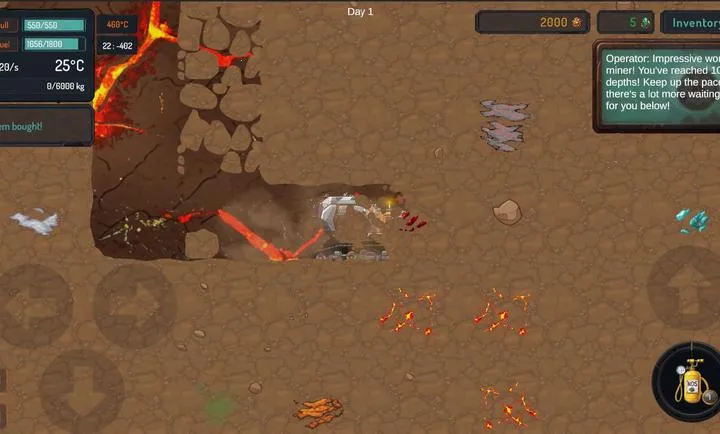Open the Inventory panel
The height and width of the screenshot is (434, 720).
[693, 23]
